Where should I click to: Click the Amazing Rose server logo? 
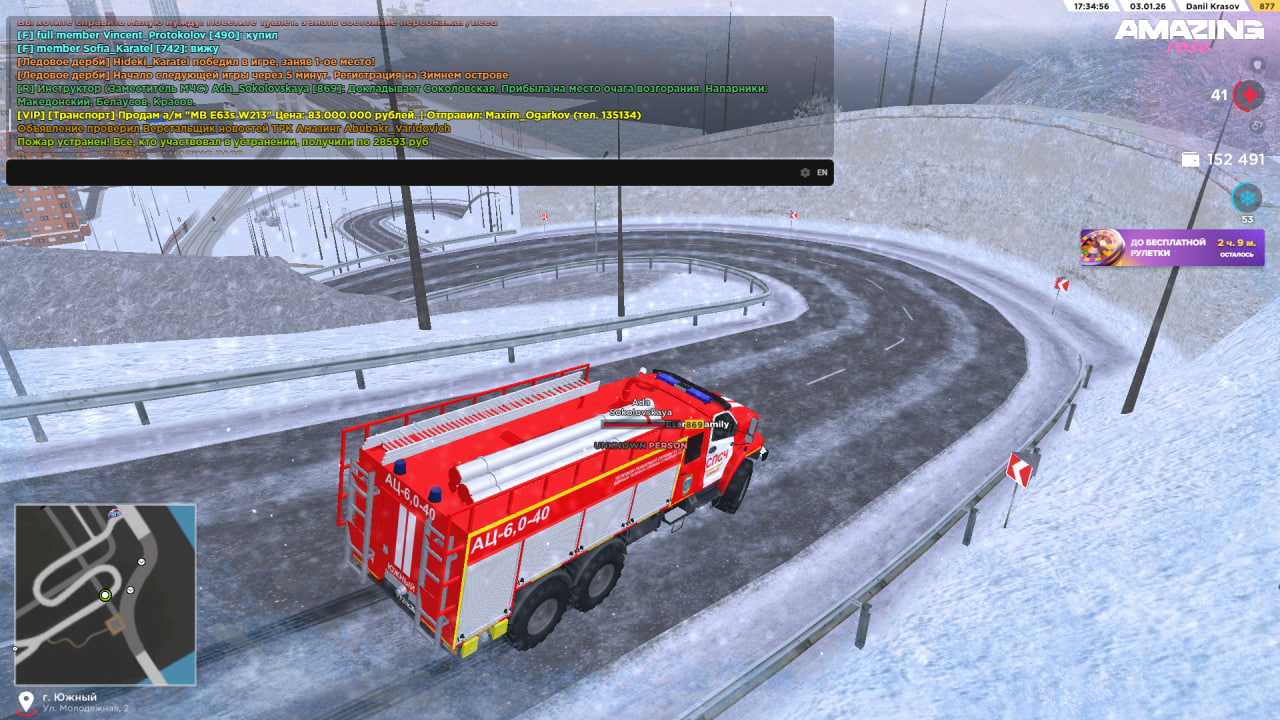[x=1189, y=35]
